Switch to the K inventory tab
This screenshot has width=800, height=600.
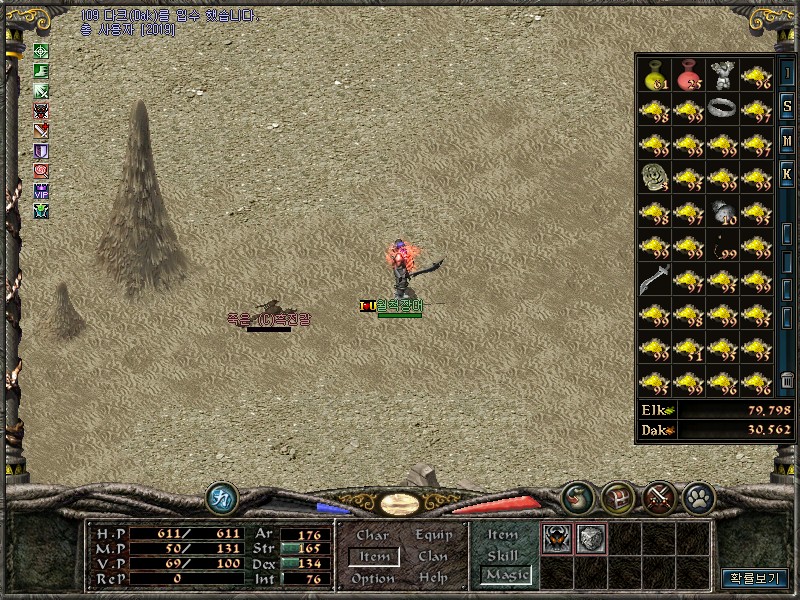(787, 174)
